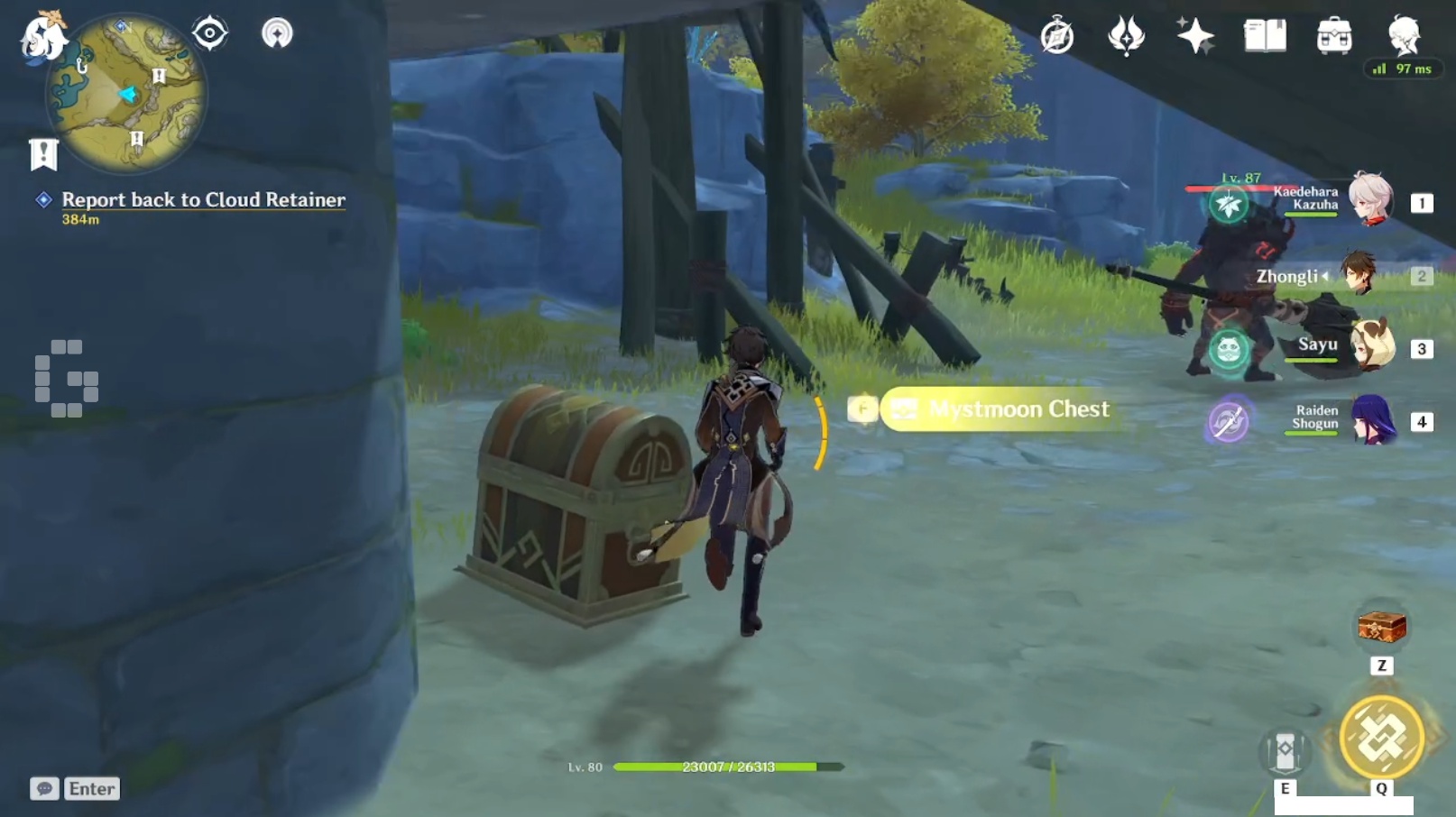This screenshot has width=1456, height=817.
Task: Open the circular minimap
Action: 125,95
